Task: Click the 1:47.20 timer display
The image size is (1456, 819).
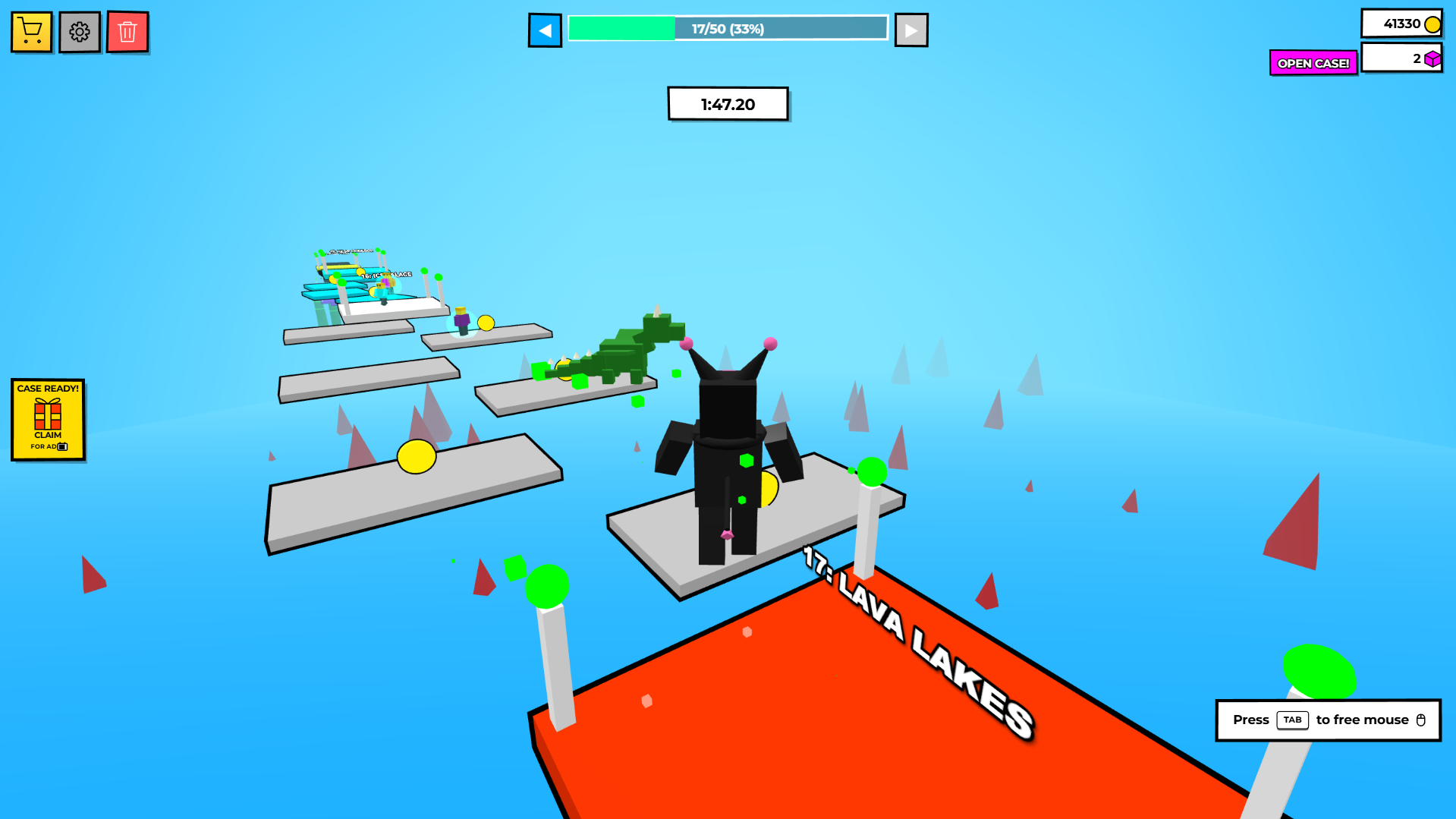Action: click(x=727, y=104)
